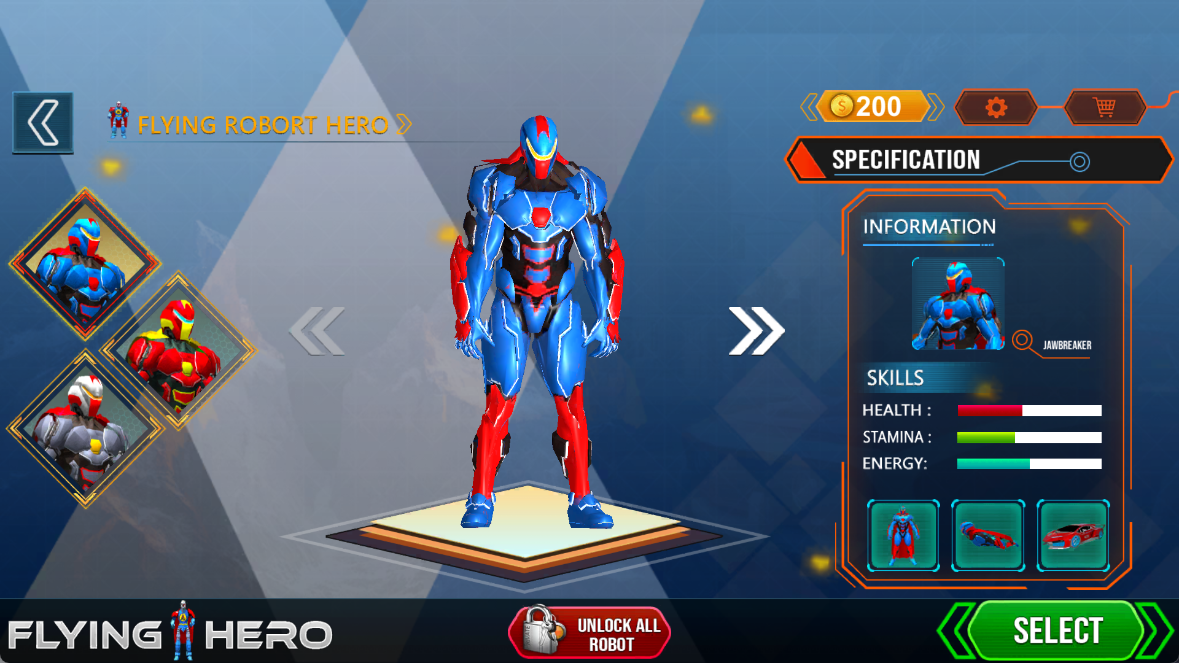Tap the Unlock All Robot button
The width and height of the screenshot is (1179, 663).
click(589, 633)
